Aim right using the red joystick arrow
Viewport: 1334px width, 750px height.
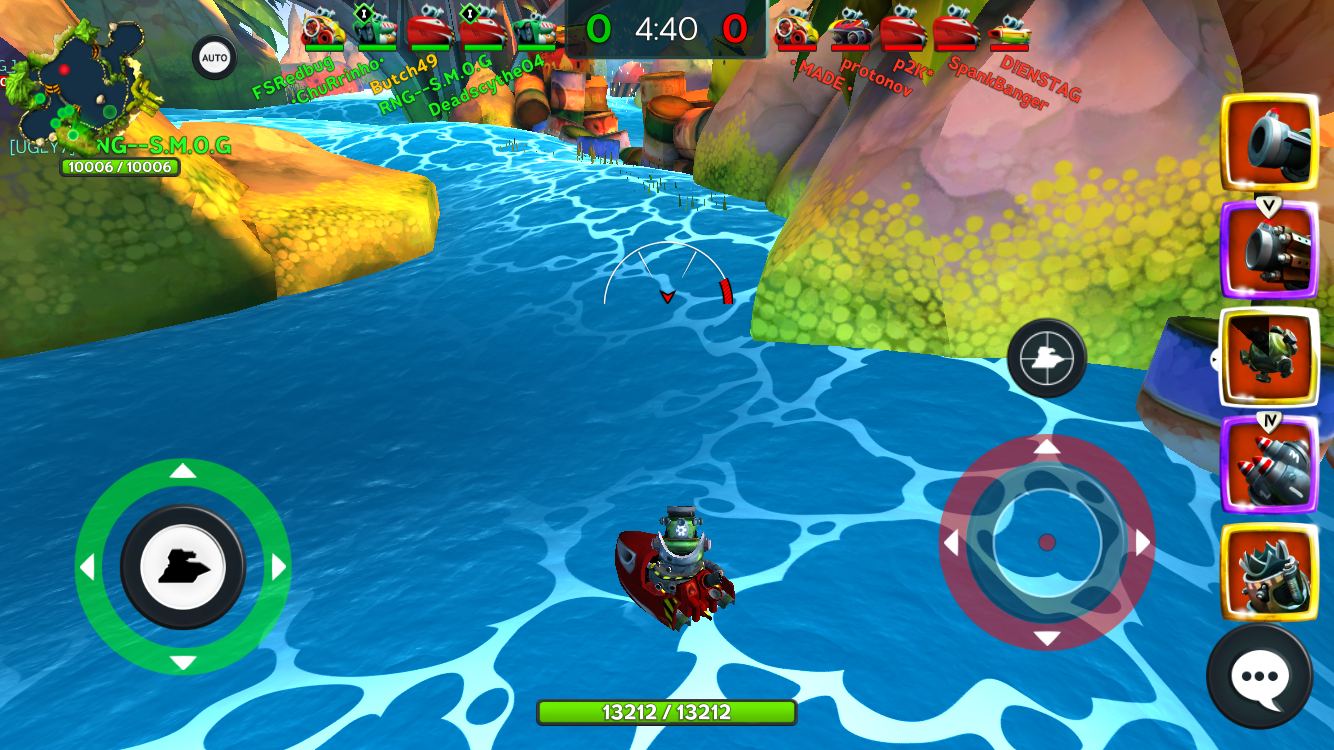pyautogui.click(x=1143, y=542)
